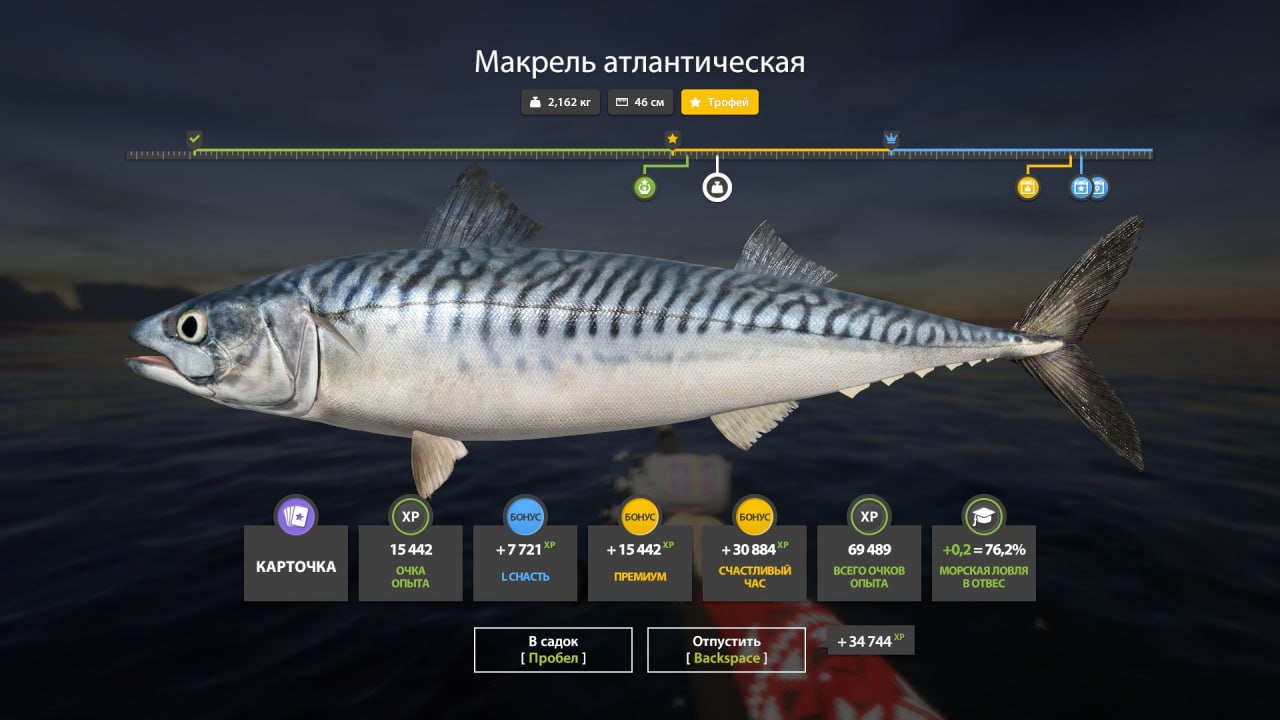Select the purple card icon above КАРТОЧКА
1280x720 pixels.
point(295,517)
